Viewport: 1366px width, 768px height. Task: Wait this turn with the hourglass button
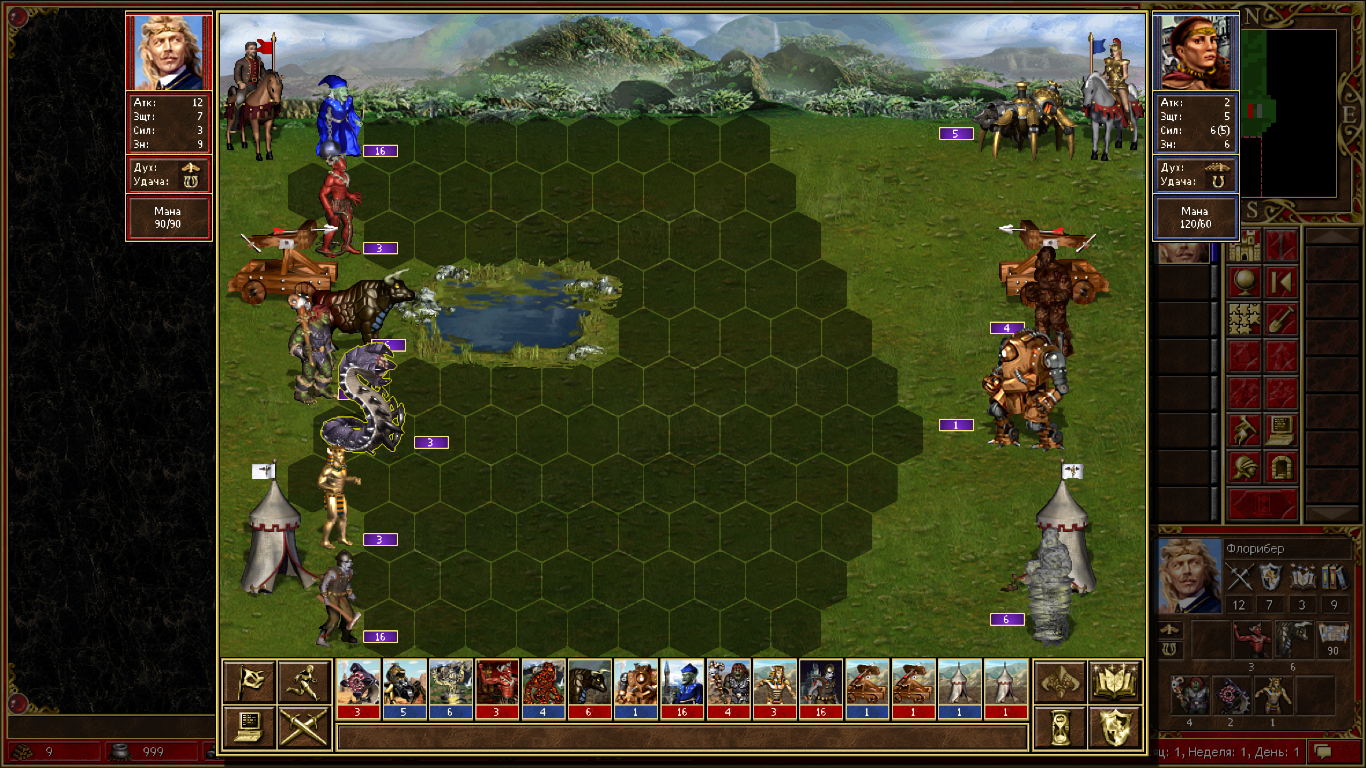click(1060, 727)
